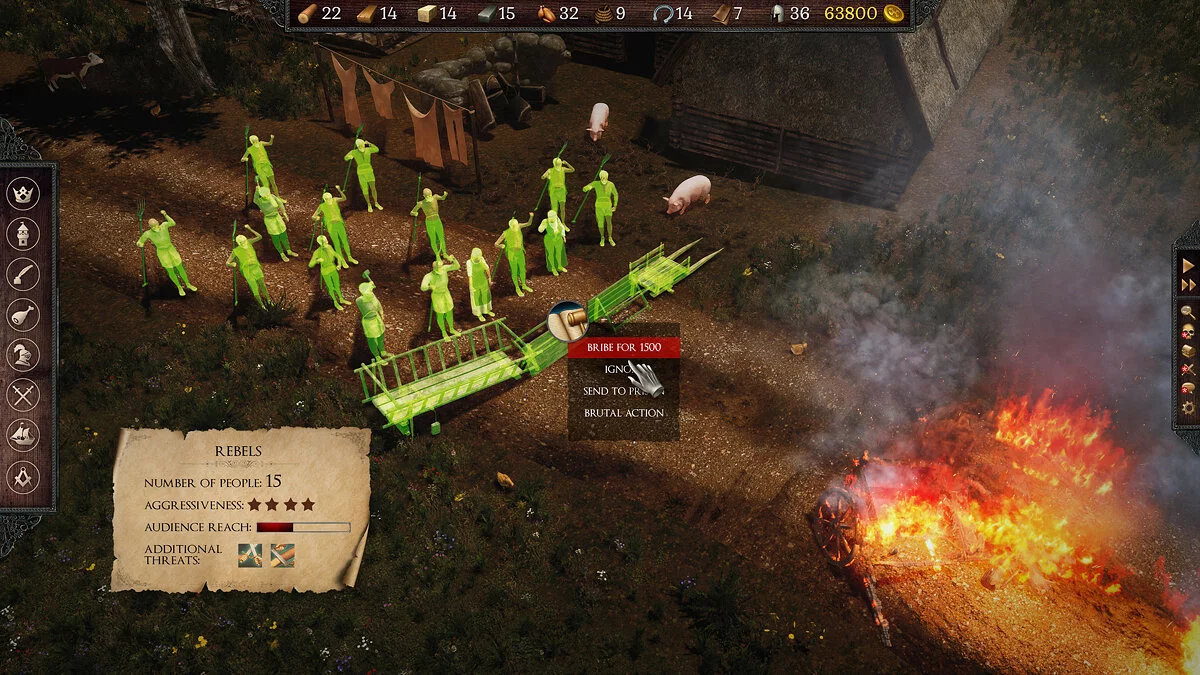Click the gavel judgement icon above the menu
This screenshot has width=1200, height=675.
pos(567,321)
